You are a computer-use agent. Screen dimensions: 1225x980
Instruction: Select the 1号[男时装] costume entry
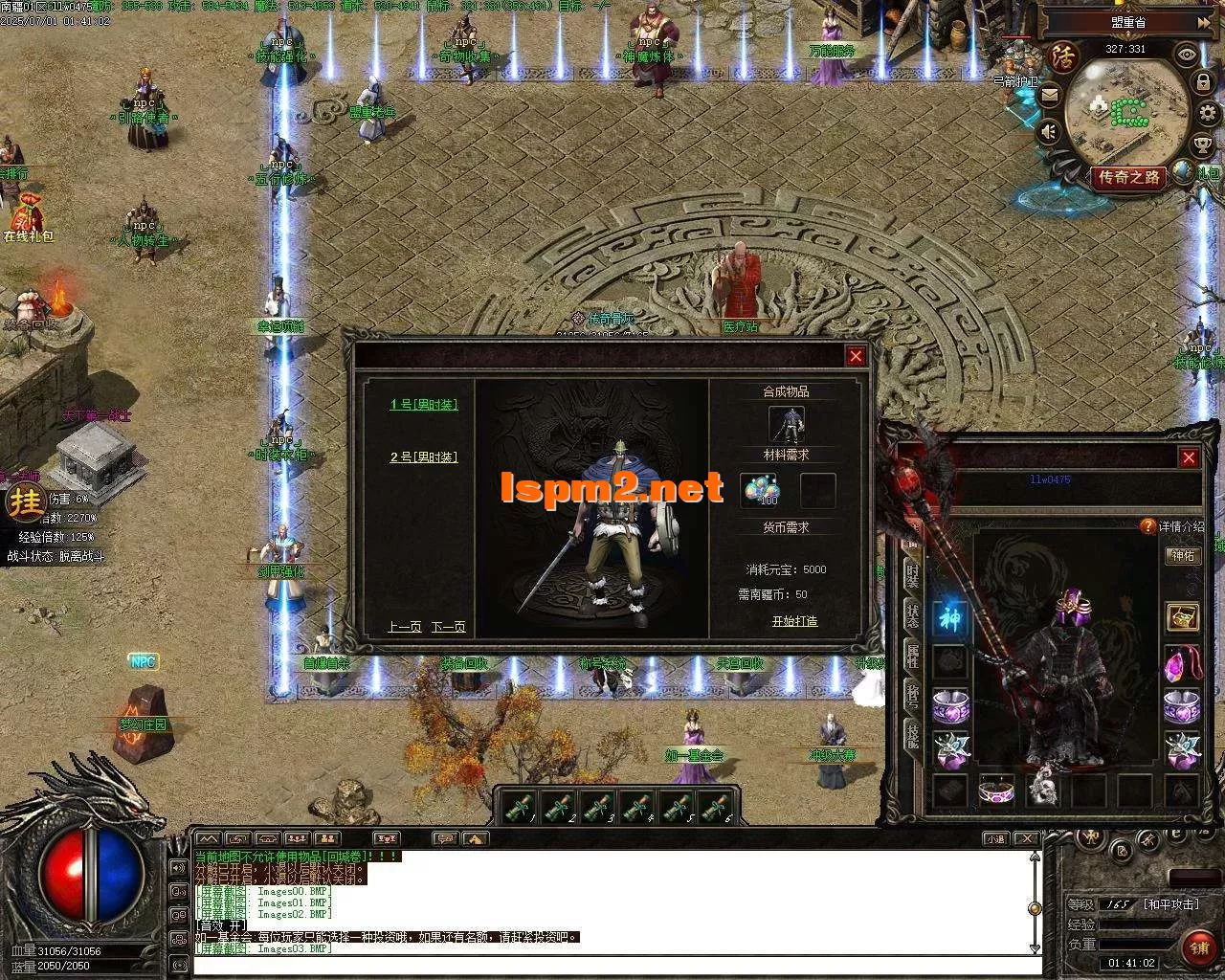pyautogui.click(x=424, y=405)
